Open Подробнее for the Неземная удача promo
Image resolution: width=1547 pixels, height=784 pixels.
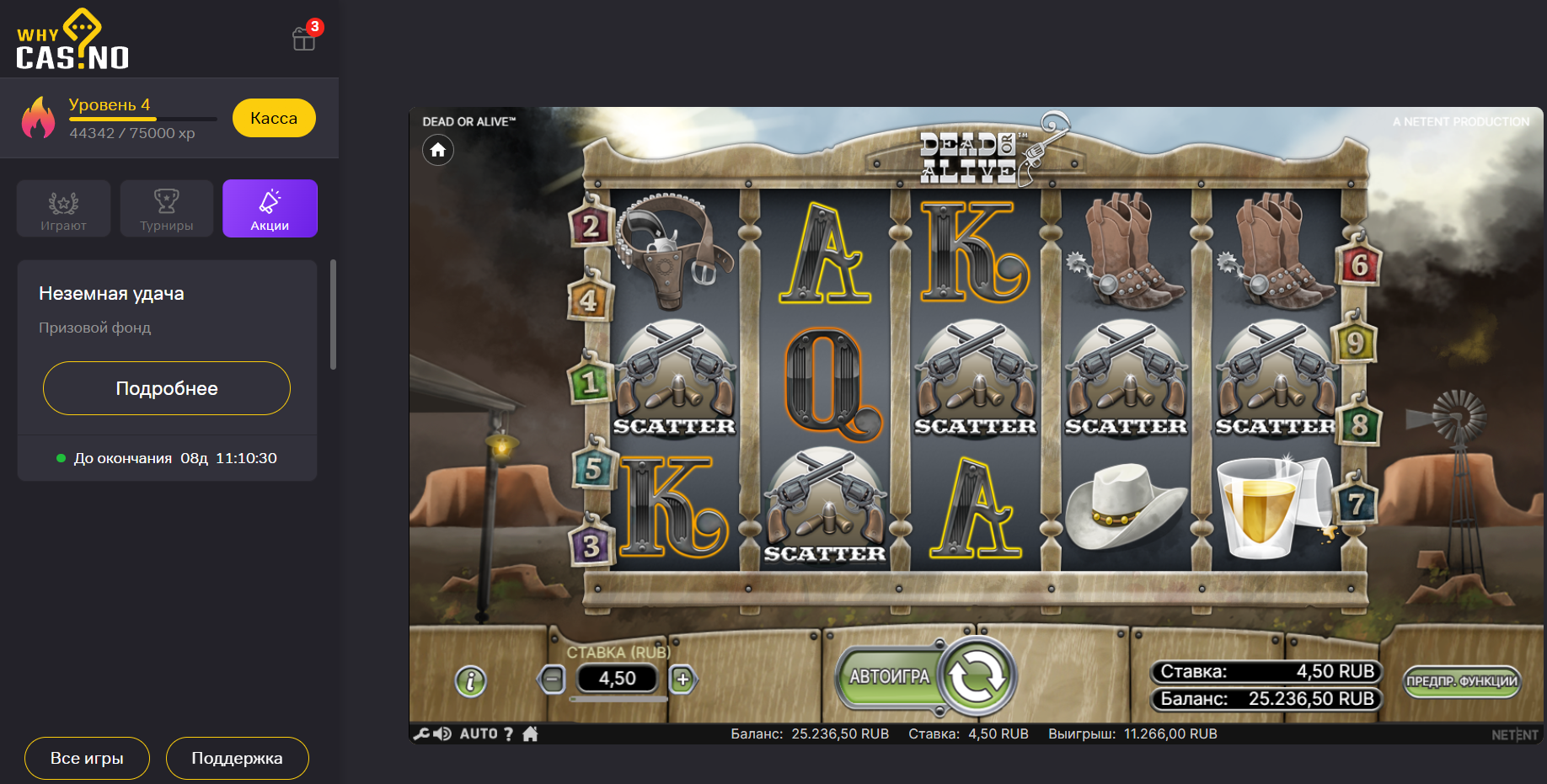tap(167, 388)
